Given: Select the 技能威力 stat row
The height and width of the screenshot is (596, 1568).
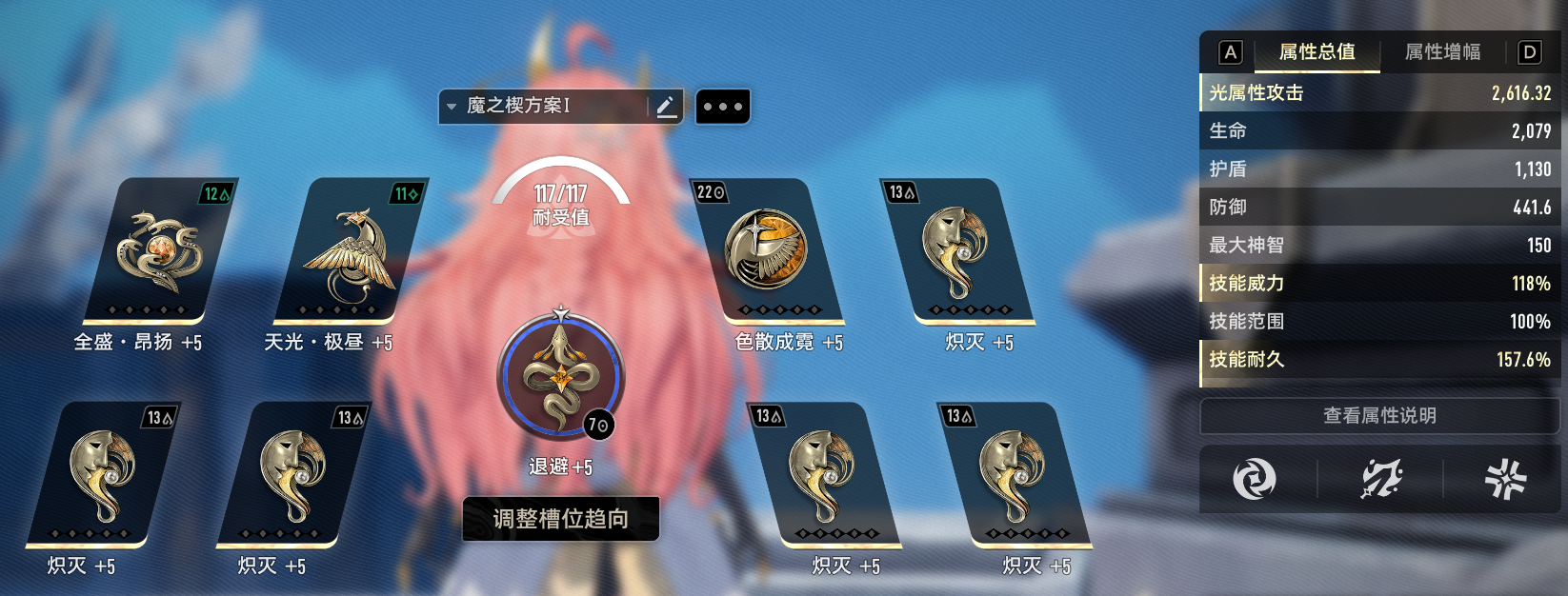Looking at the screenshot, I should coord(1379,284).
